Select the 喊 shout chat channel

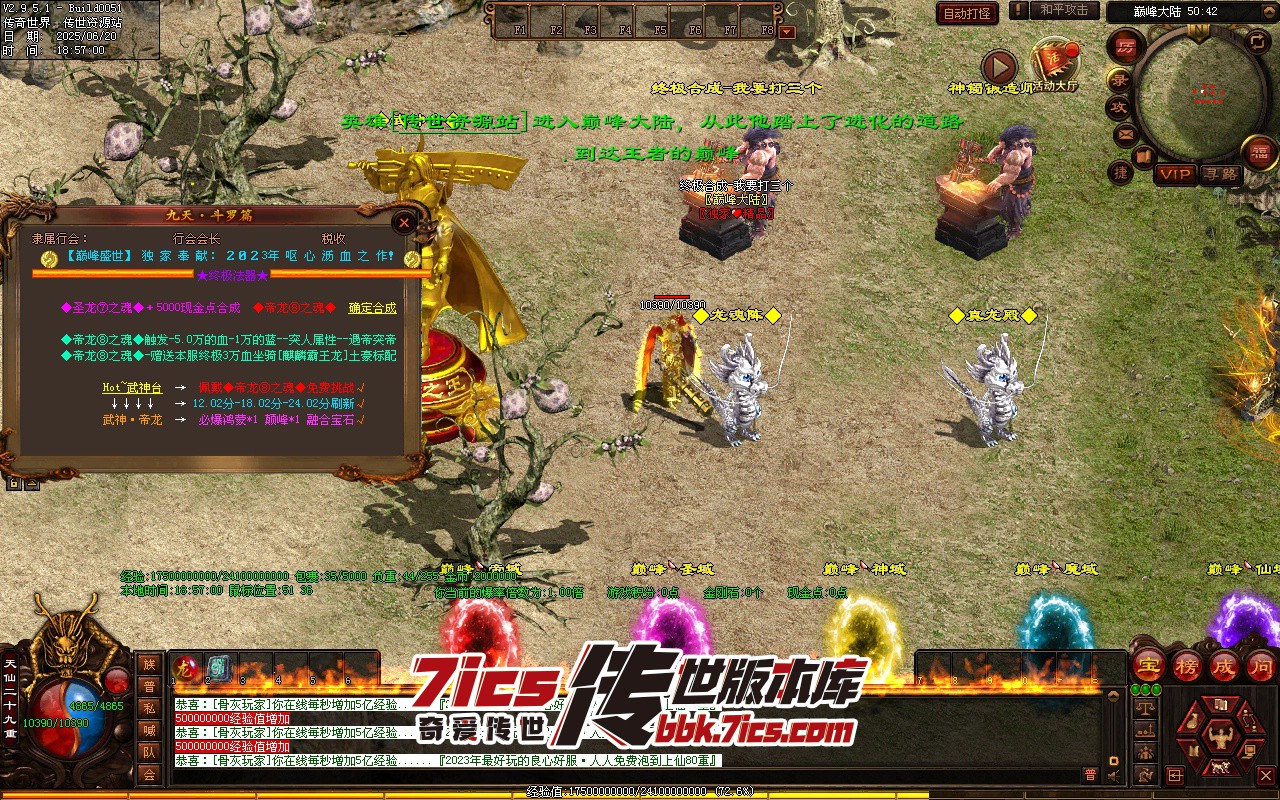point(149,730)
